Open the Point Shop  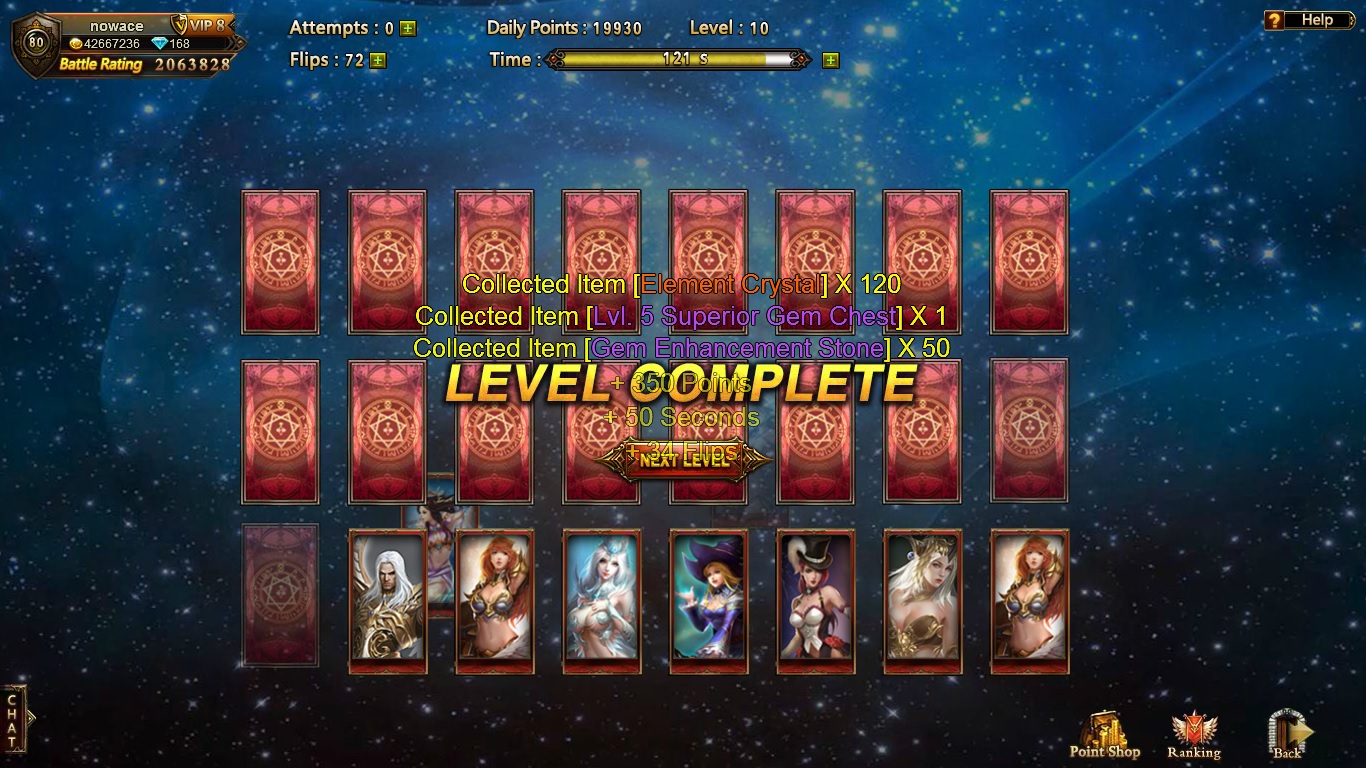[x=1104, y=735]
